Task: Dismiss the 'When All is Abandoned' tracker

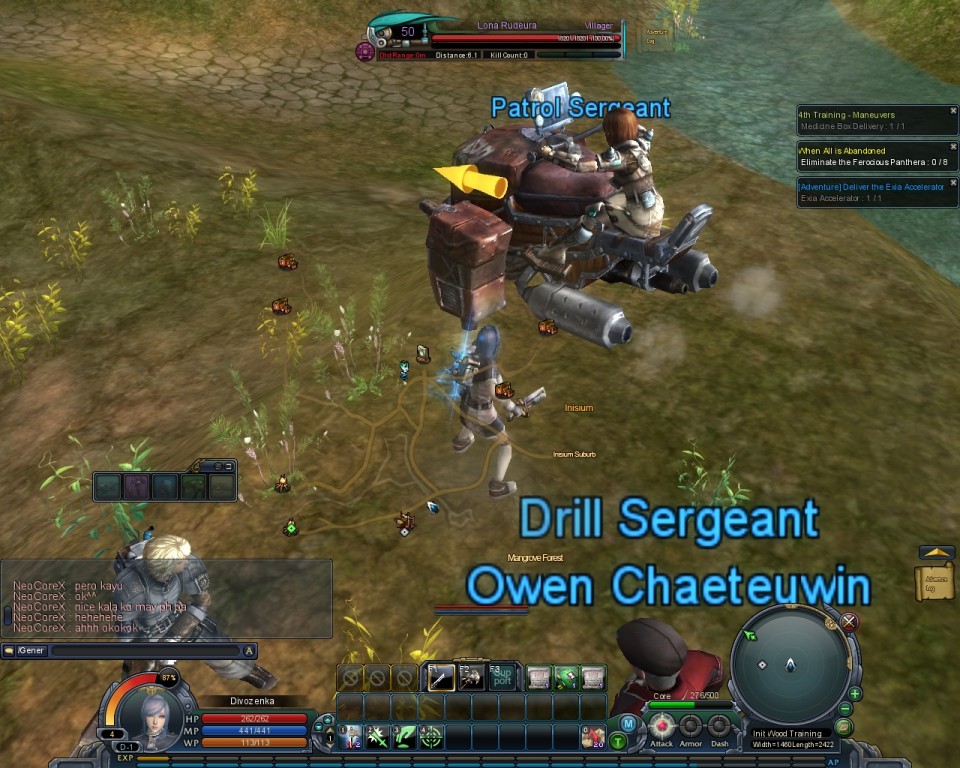Action: point(953,148)
